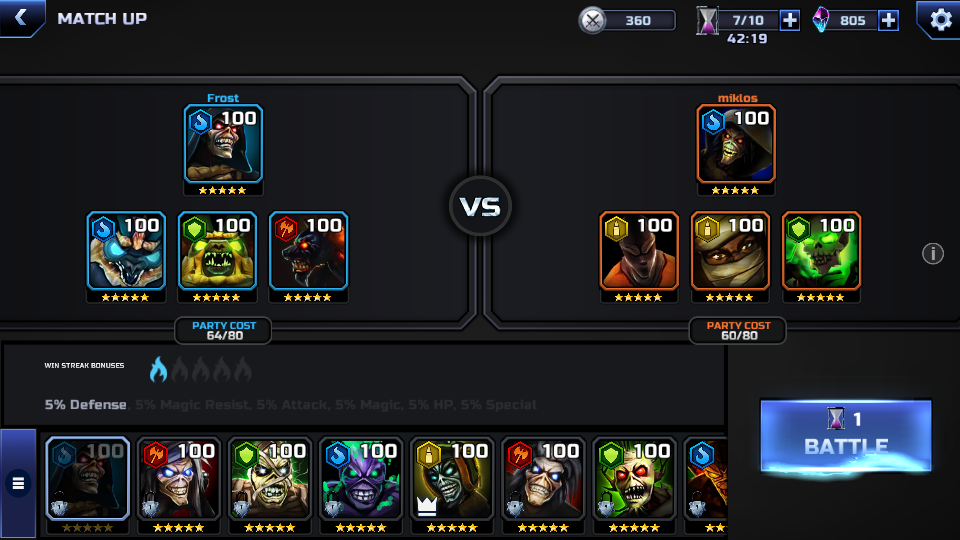Buy more purple gems with plus button
Screen dimensions: 960x540
888,20
